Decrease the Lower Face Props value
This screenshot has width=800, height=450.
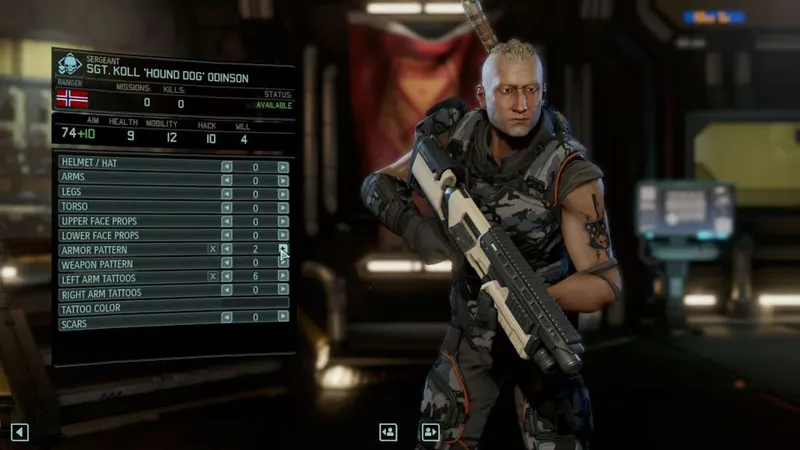(x=226, y=235)
